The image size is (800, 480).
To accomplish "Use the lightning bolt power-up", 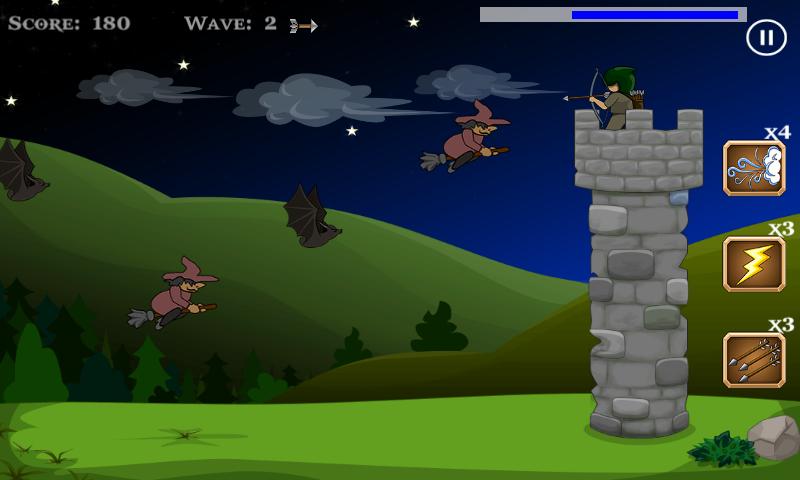I will click(x=754, y=264).
